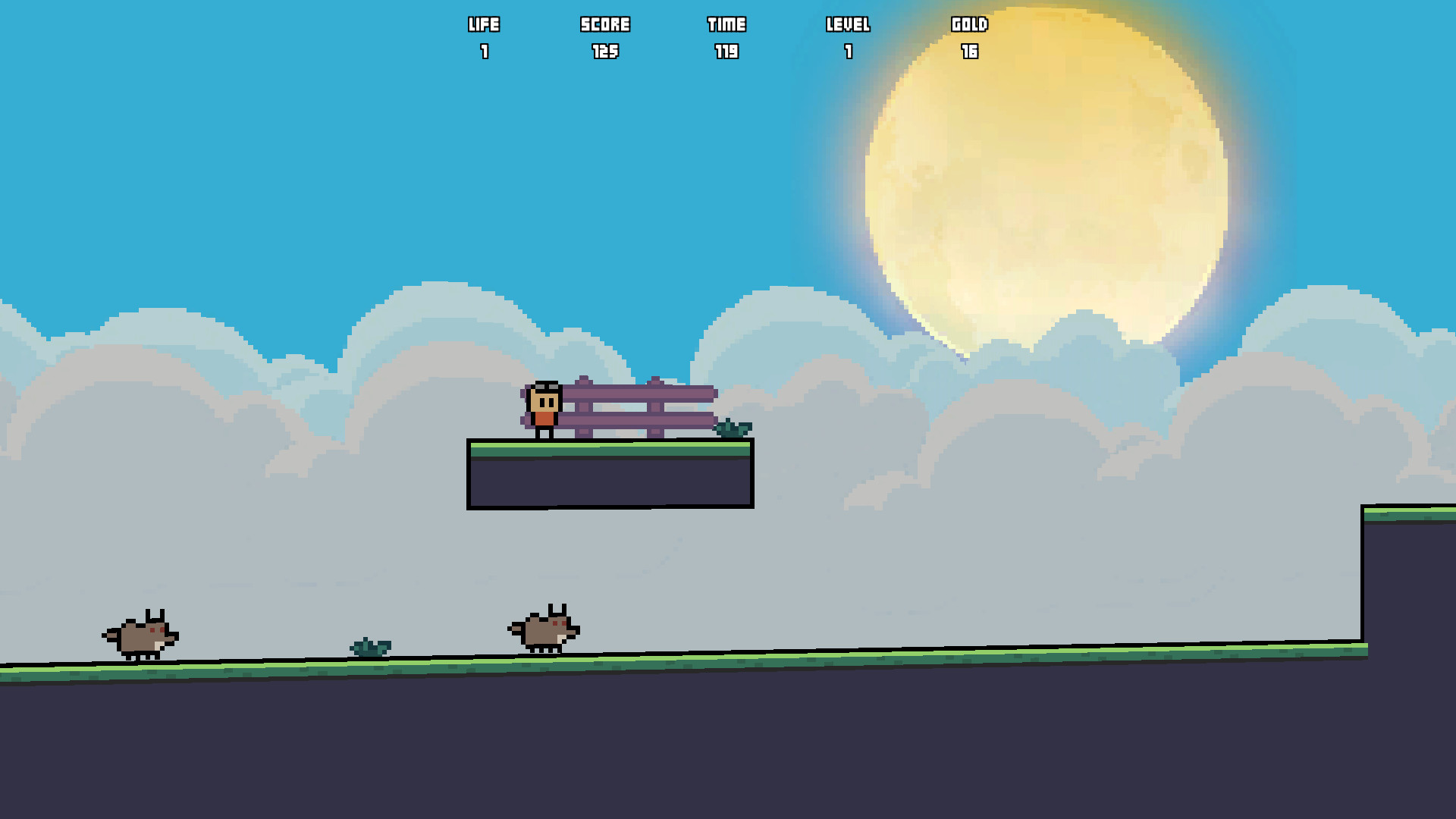Click the LIFE heading in the HUD
The width and height of the screenshot is (1456, 819).
[483, 24]
